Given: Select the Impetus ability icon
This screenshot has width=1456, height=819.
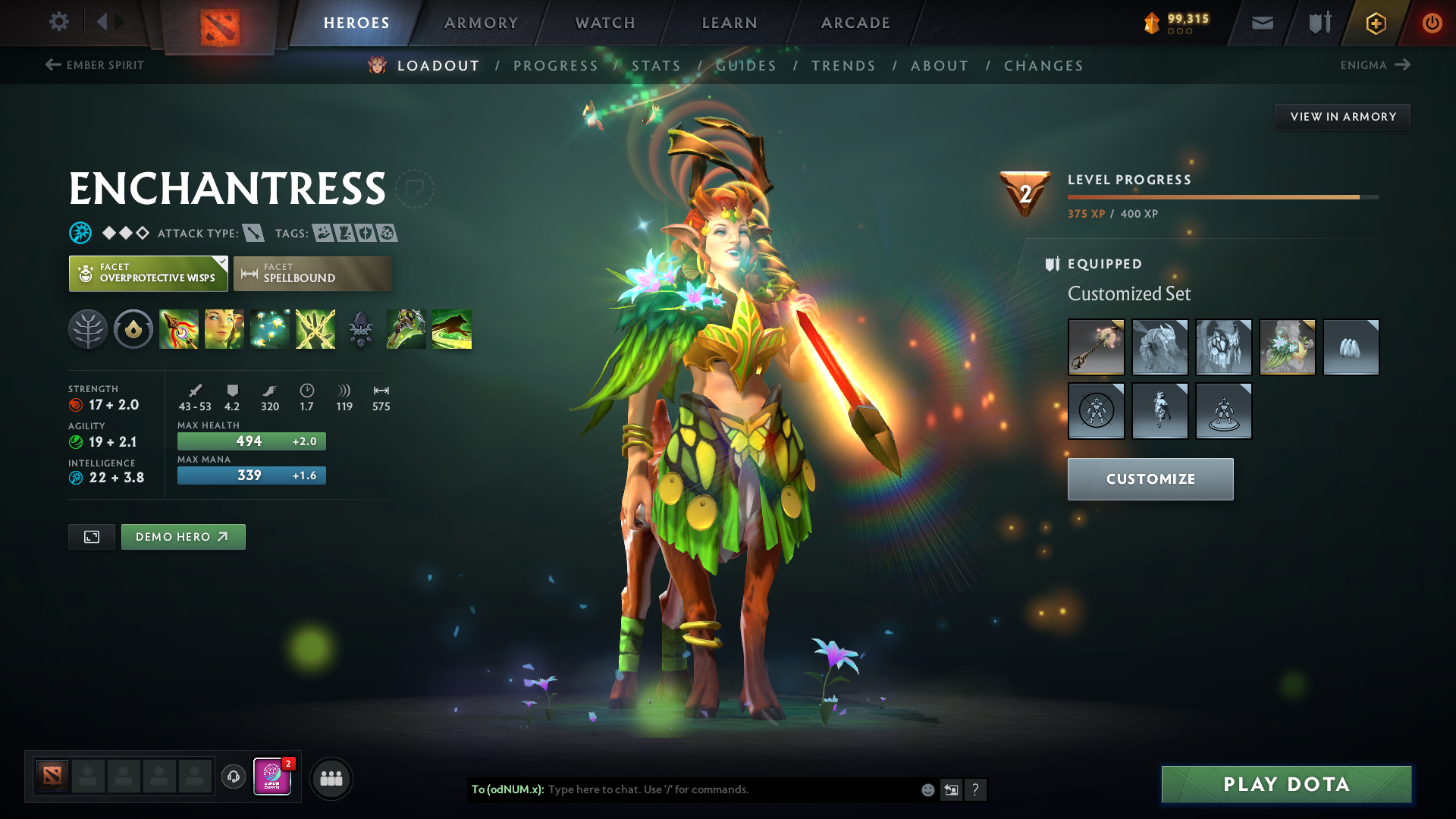Looking at the screenshot, I should click(179, 329).
